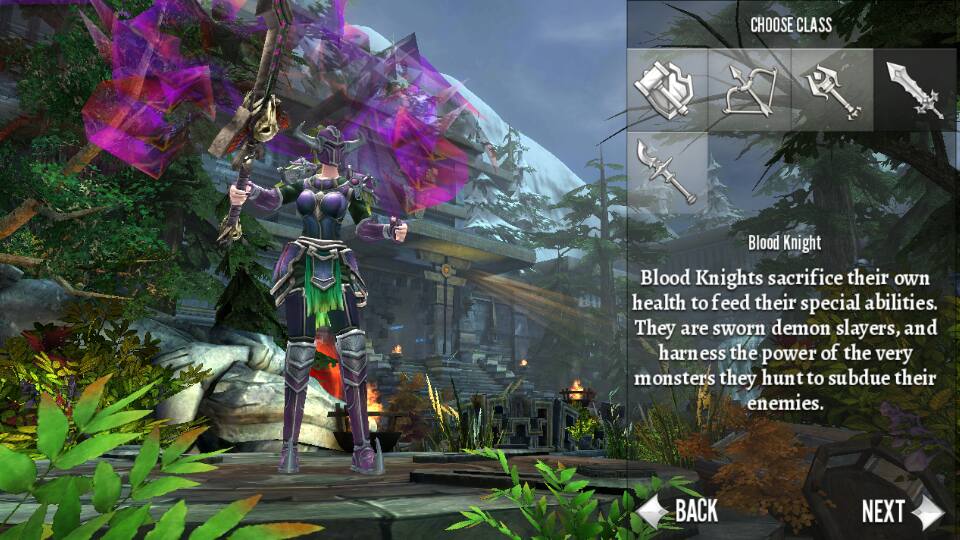Choose the bow and arrow class
960x540 pixels.
[x=750, y=91]
